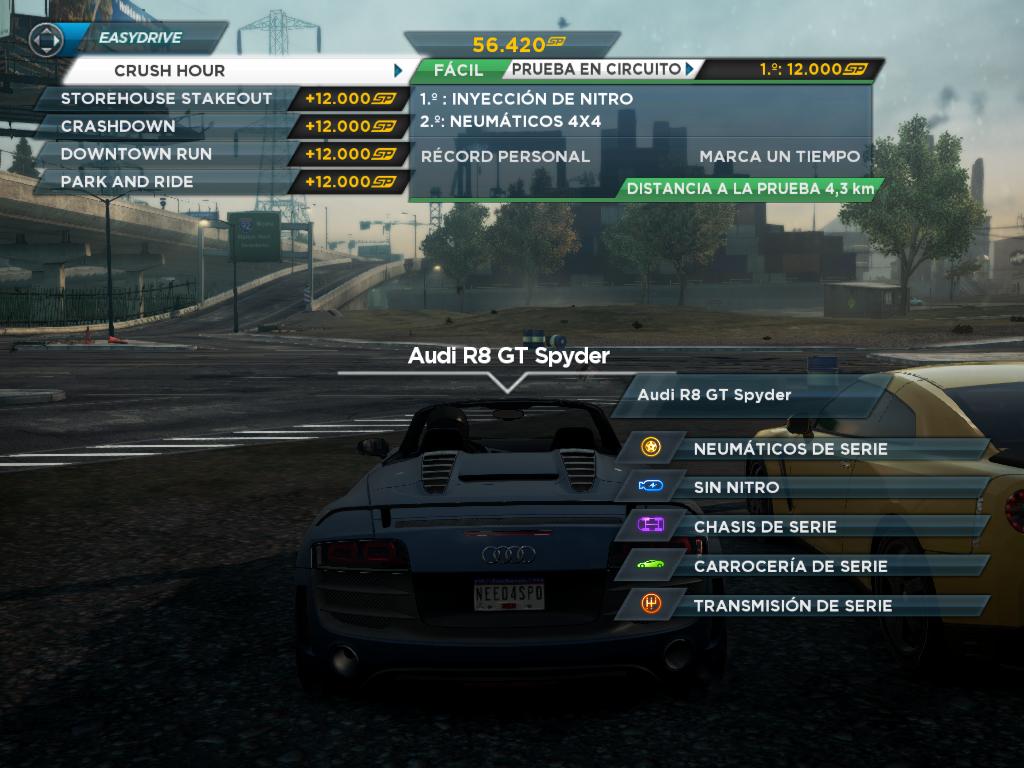Pick the Downtown Run race
1024x768 pixels.
pyautogui.click(x=136, y=155)
